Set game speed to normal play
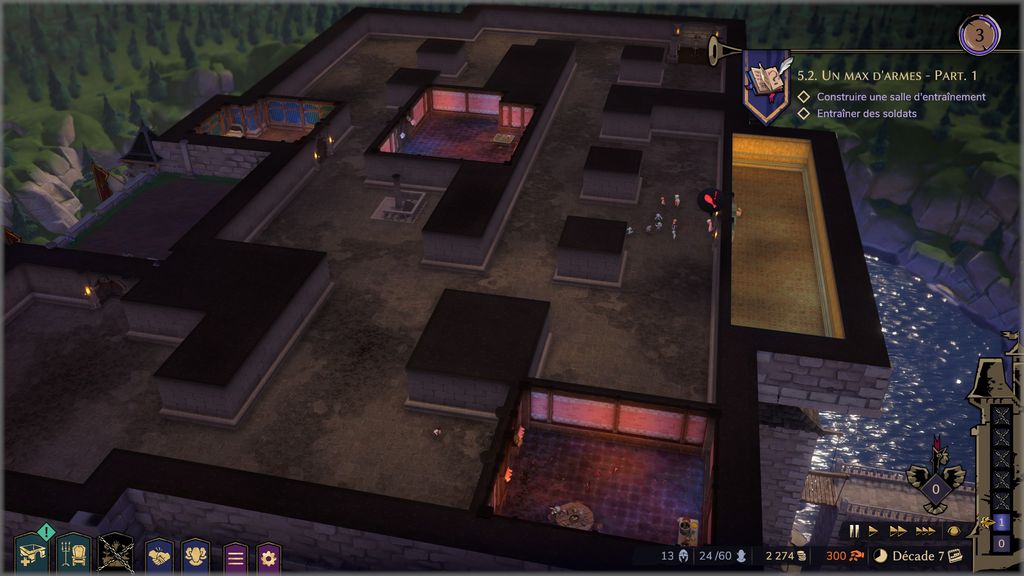This screenshot has height=576, width=1024. (x=873, y=531)
